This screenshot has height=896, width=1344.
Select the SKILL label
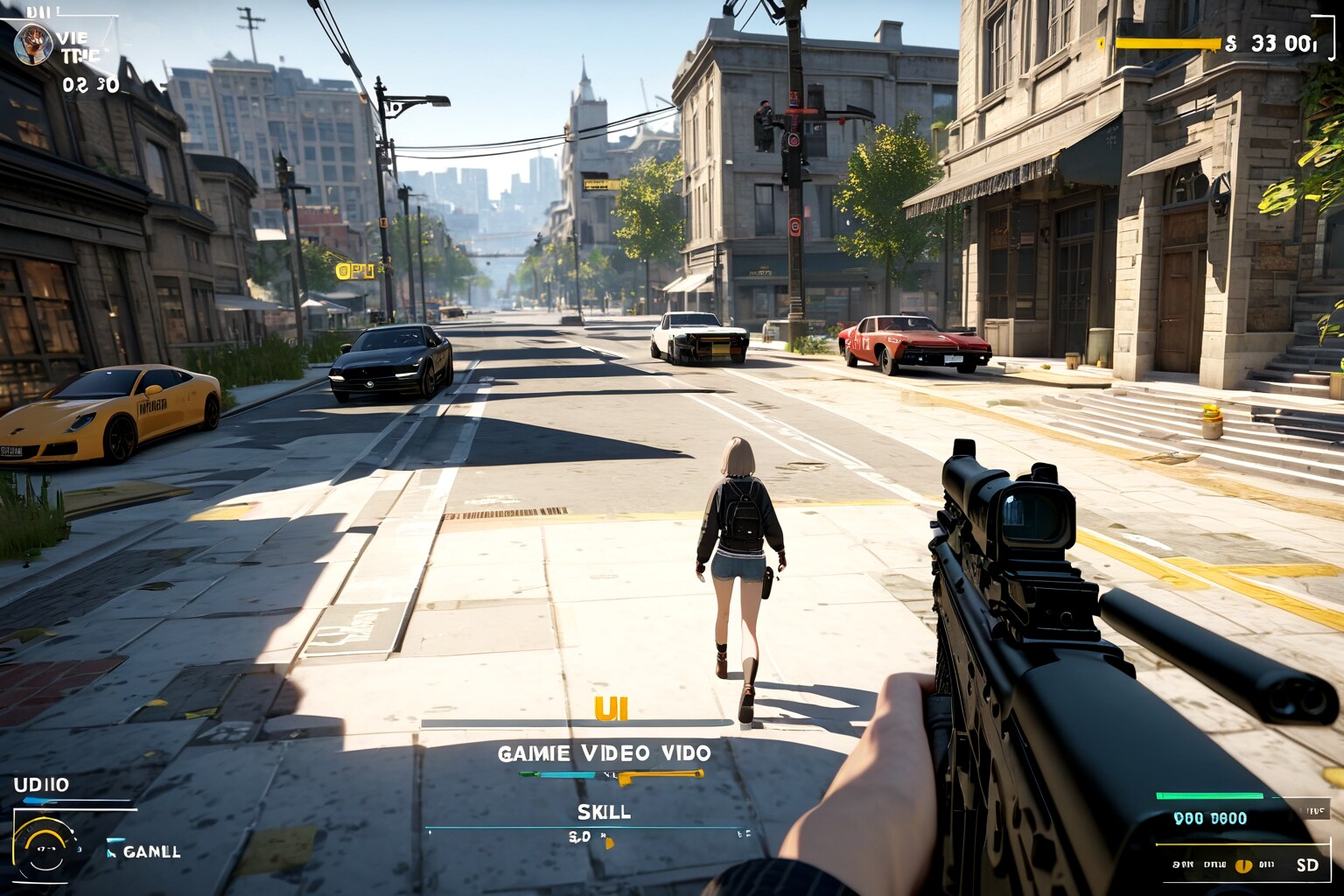click(x=604, y=811)
